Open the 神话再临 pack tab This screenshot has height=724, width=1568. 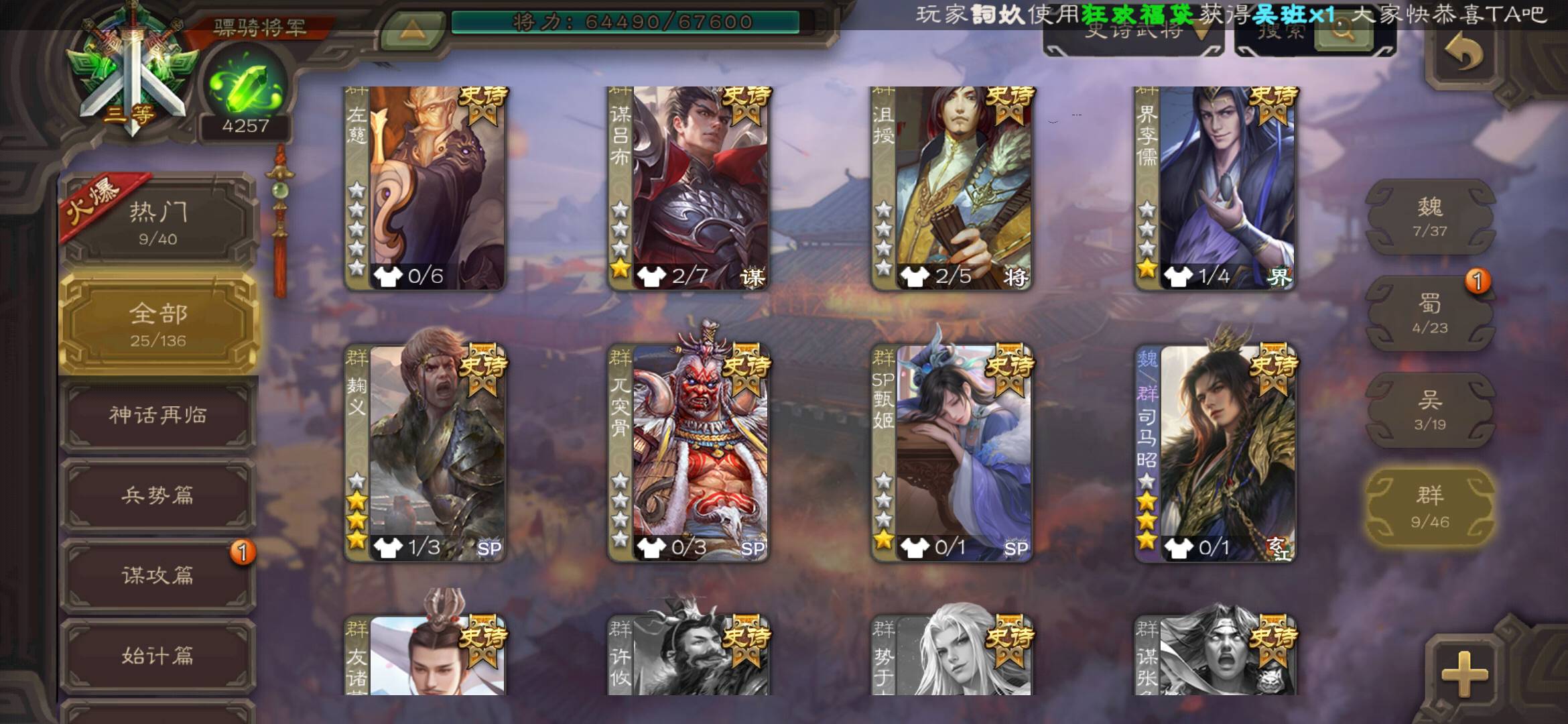click(x=158, y=415)
